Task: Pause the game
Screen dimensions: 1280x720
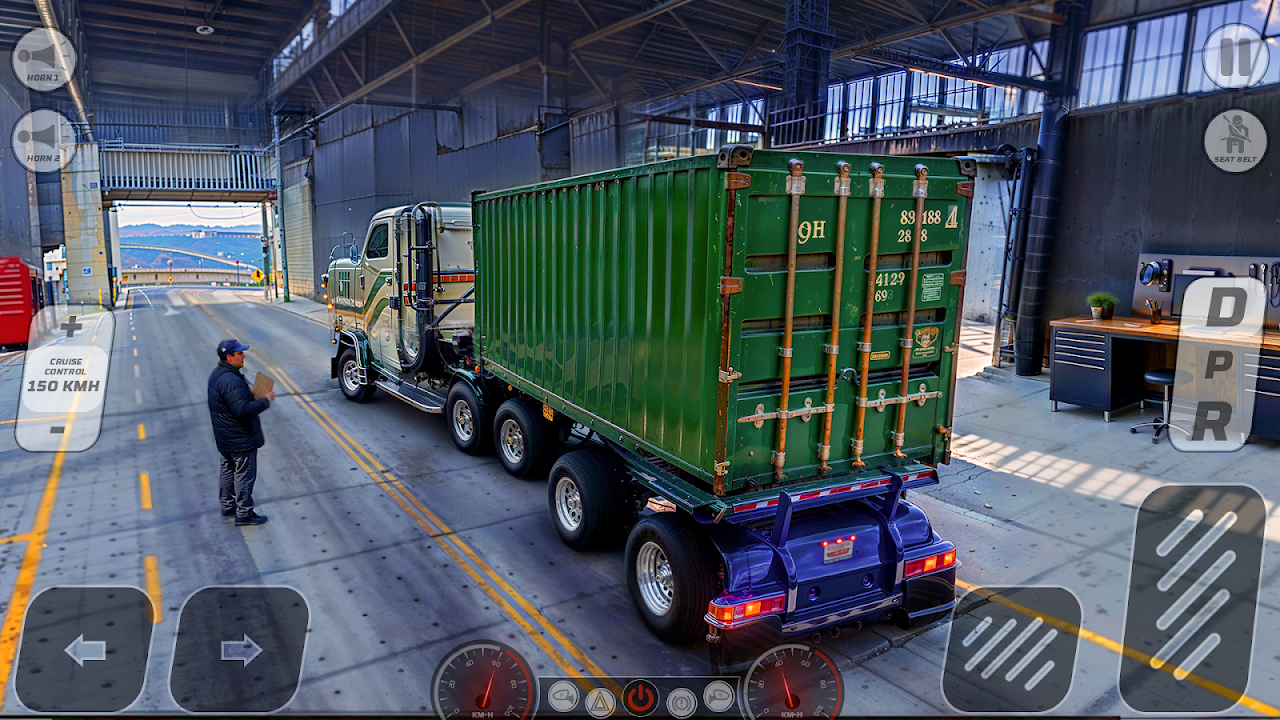Action: click(1235, 56)
